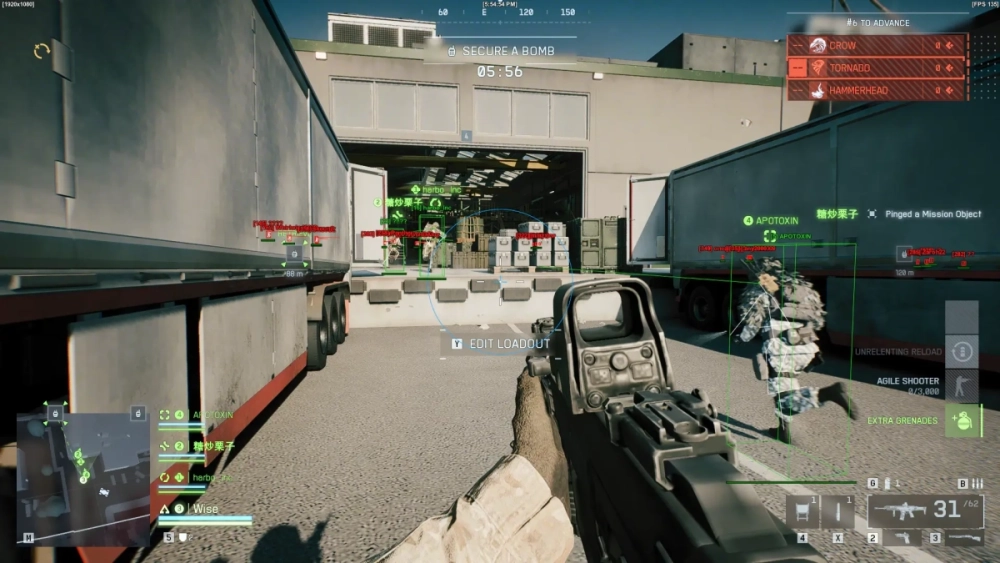Select squadmate Wise in squad list
1000x563 pixels.
205,508
